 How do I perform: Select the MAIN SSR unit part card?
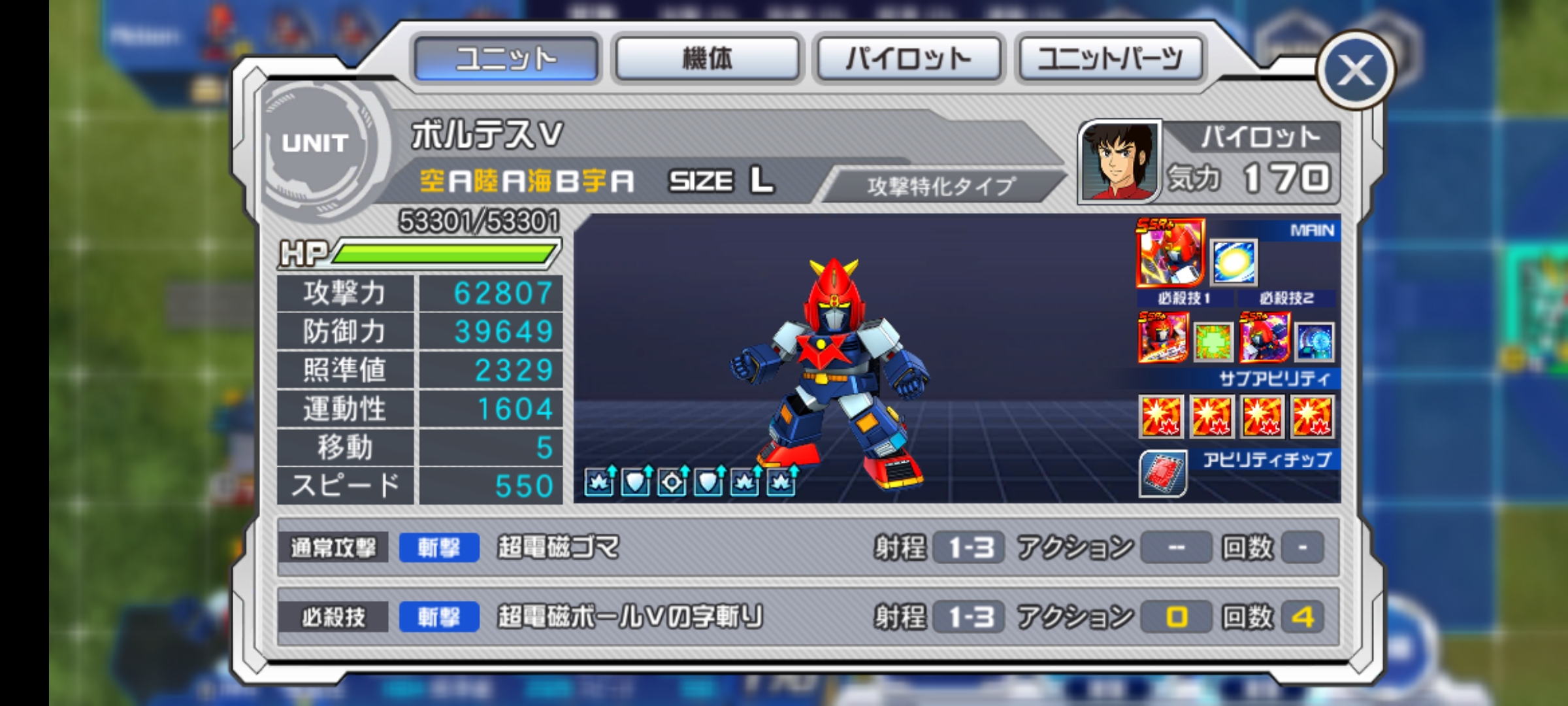(1170, 253)
